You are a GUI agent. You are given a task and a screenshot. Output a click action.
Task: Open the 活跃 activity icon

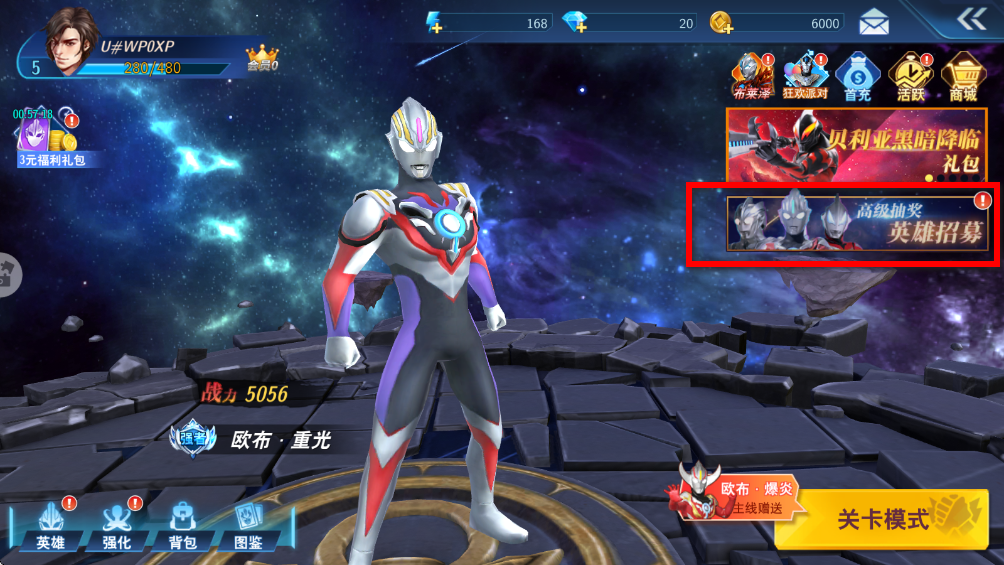pos(910,76)
